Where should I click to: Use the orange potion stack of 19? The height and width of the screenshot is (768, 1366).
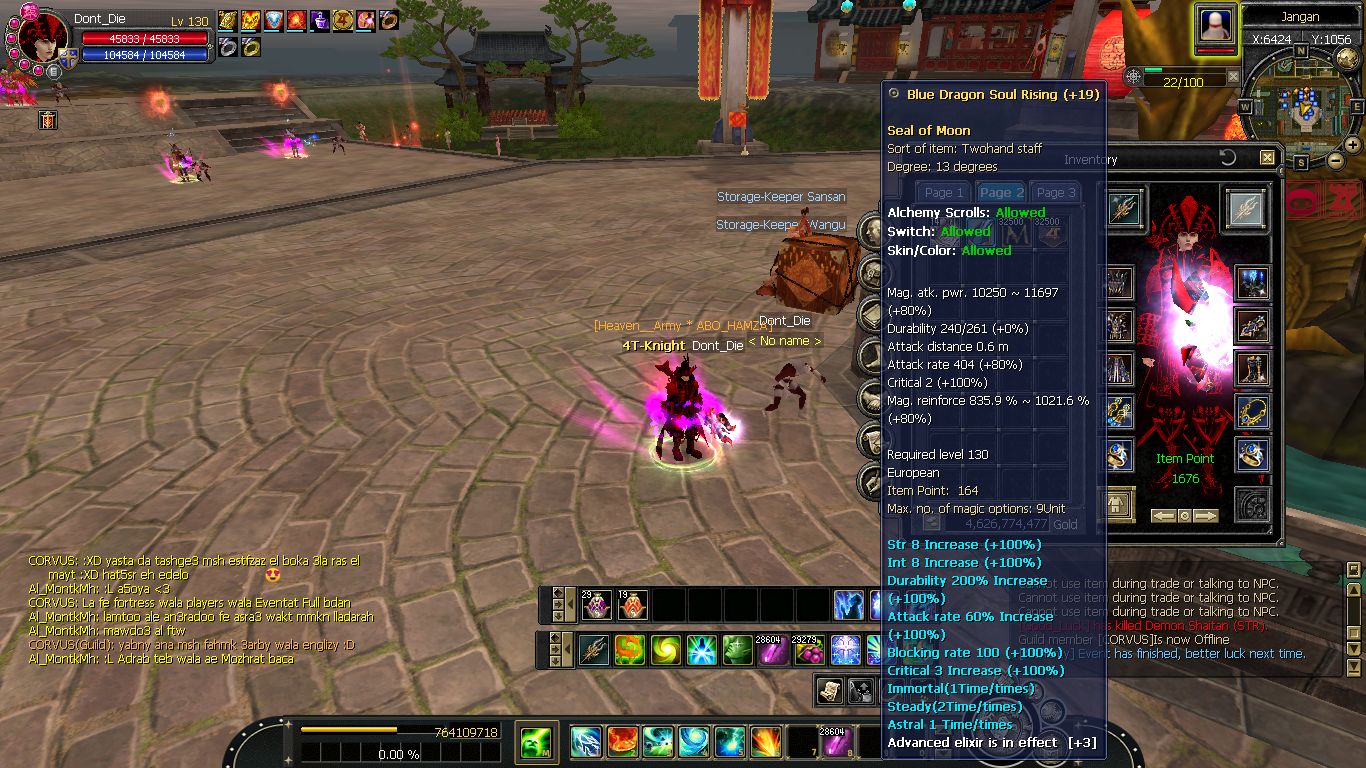632,604
